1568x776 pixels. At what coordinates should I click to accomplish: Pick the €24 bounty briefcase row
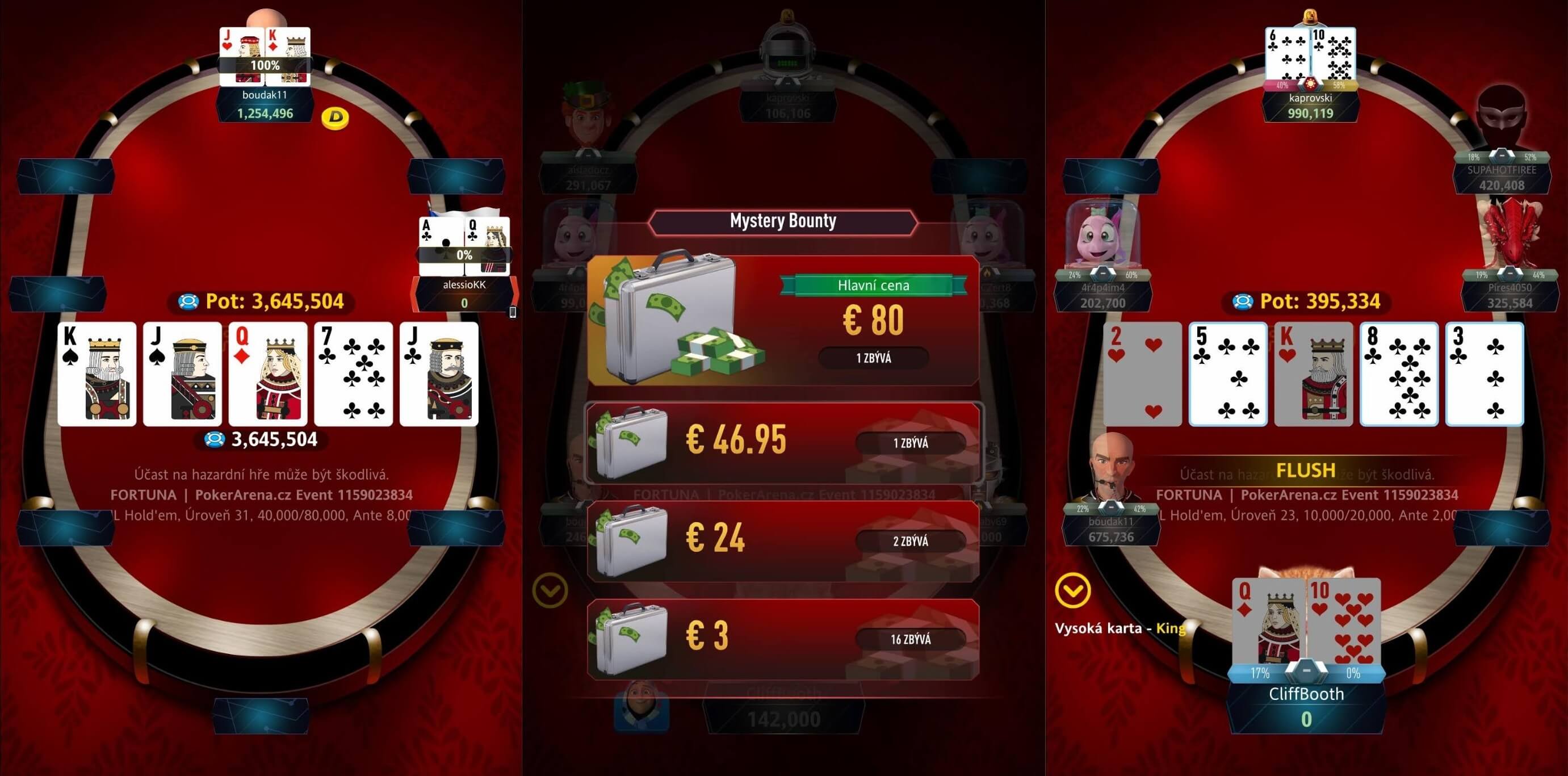pos(783,541)
